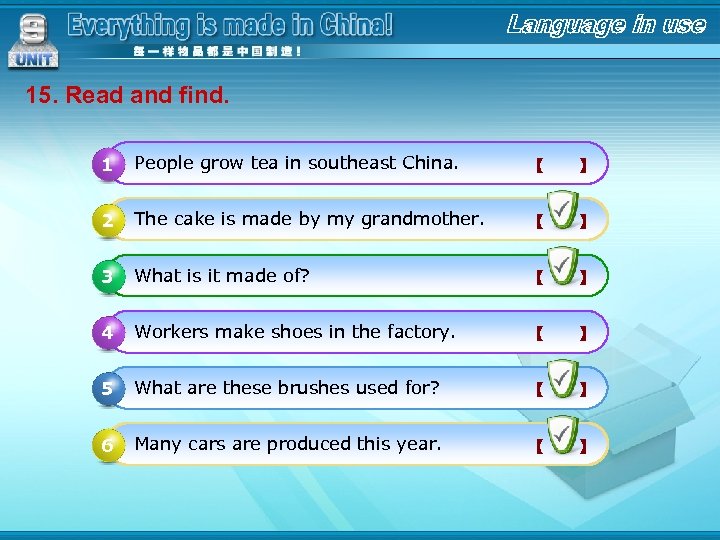Pick the blue number 5 badge
This screenshot has width=720, height=540.
[108, 388]
